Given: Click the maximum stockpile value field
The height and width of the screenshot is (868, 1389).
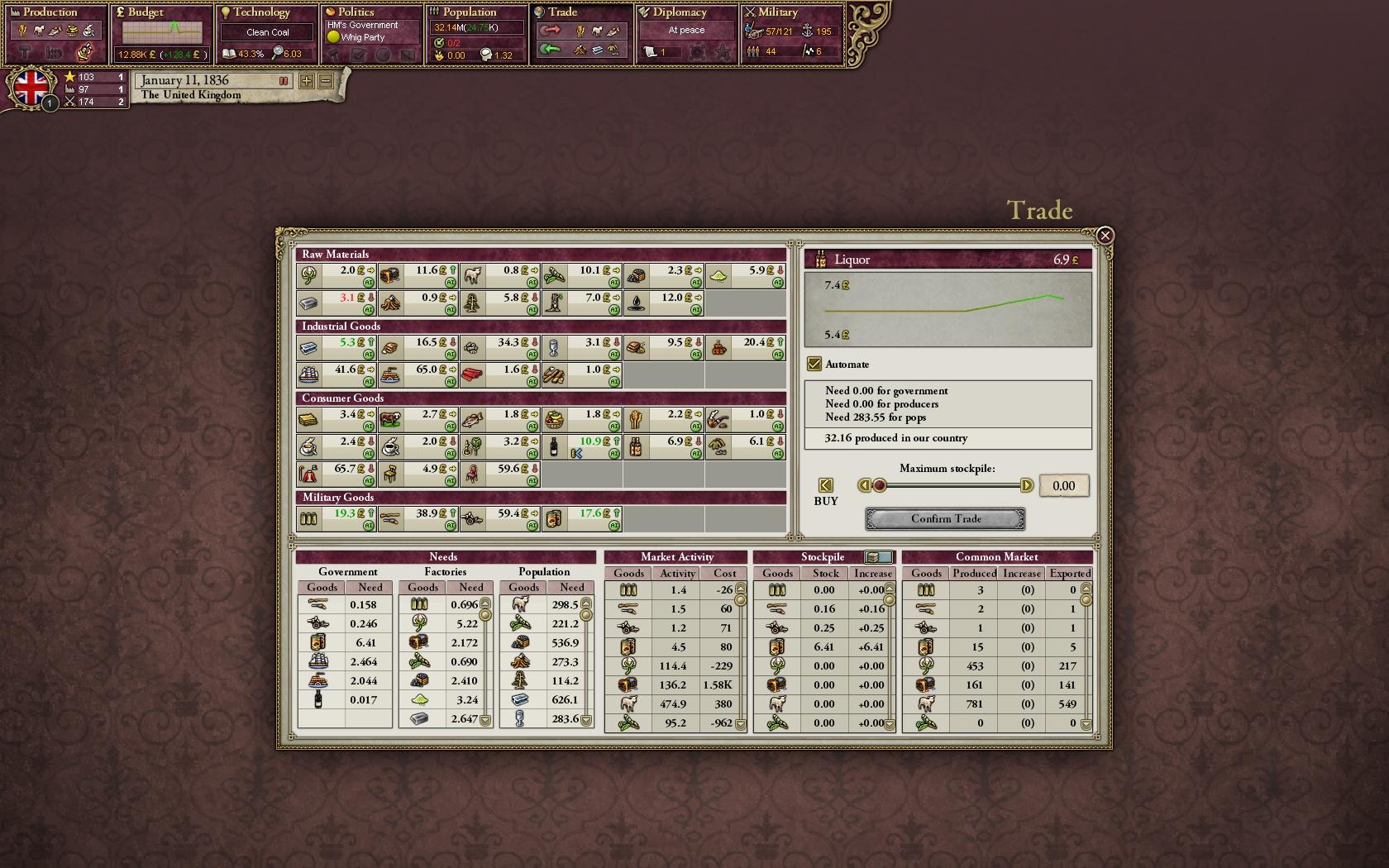Looking at the screenshot, I should (1064, 485).
